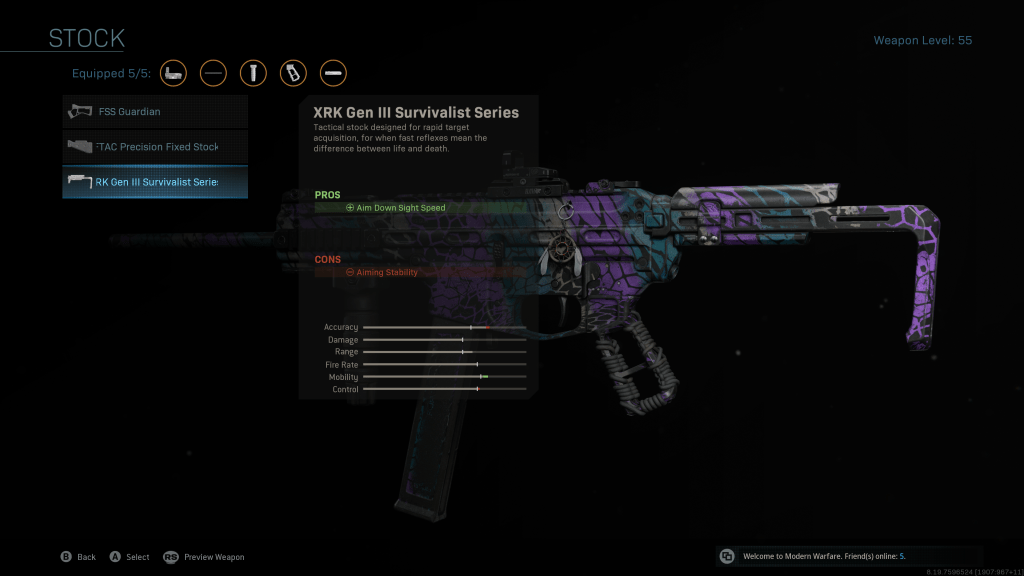This screenshot has width=1024, height=576.
Task: Select the XRK Gen III Survivalist Series stock
Action: point(155,182)
